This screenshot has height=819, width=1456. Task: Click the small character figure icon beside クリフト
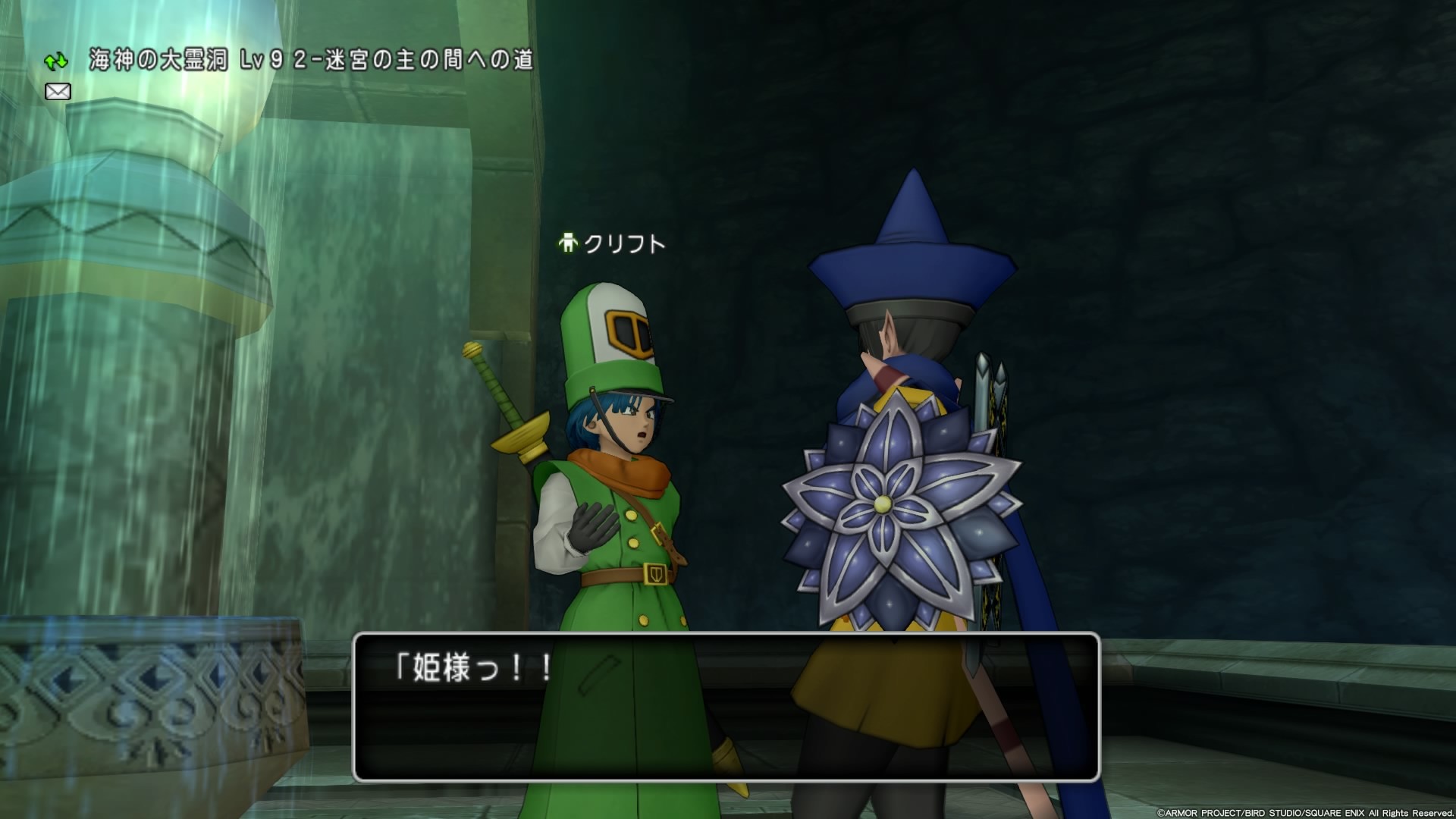coord(568,243)
